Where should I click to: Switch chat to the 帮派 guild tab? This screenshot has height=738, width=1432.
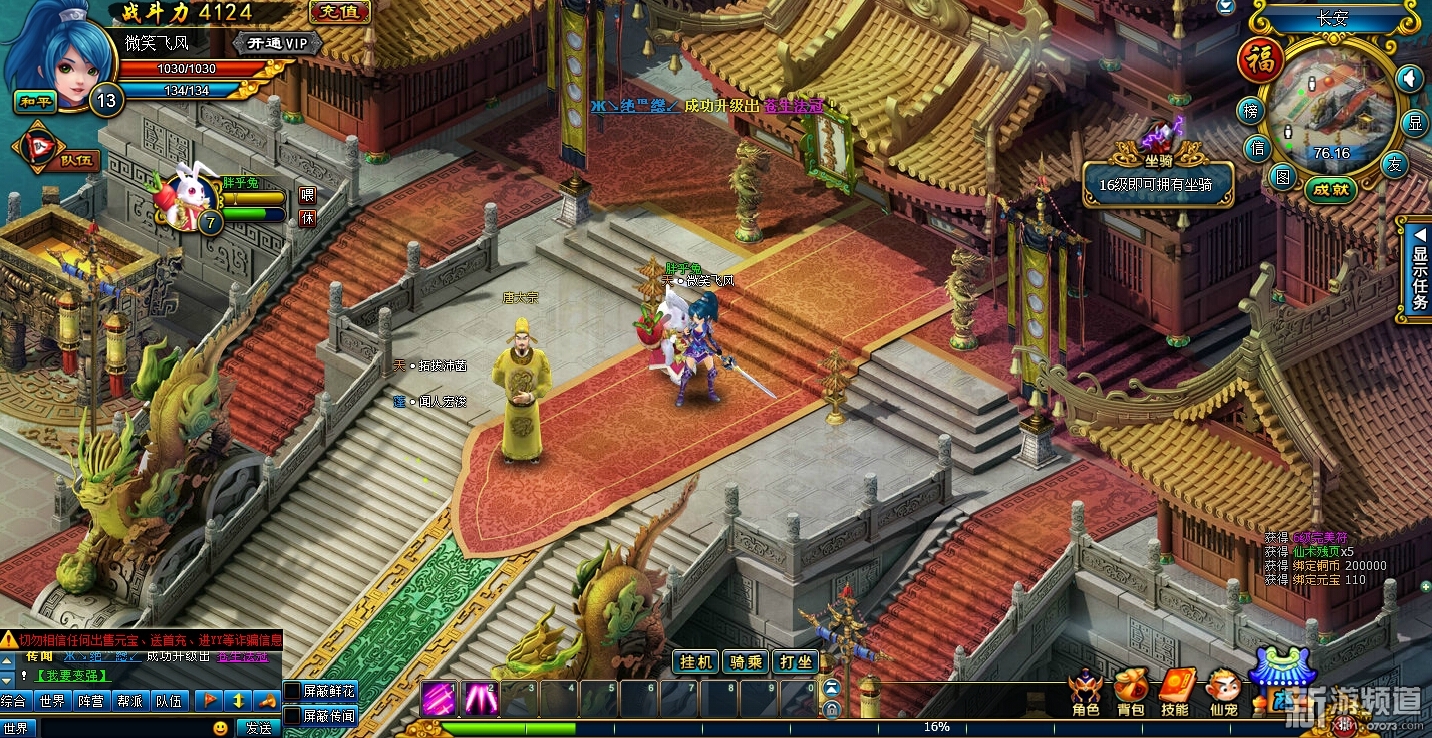coord(129,701)
